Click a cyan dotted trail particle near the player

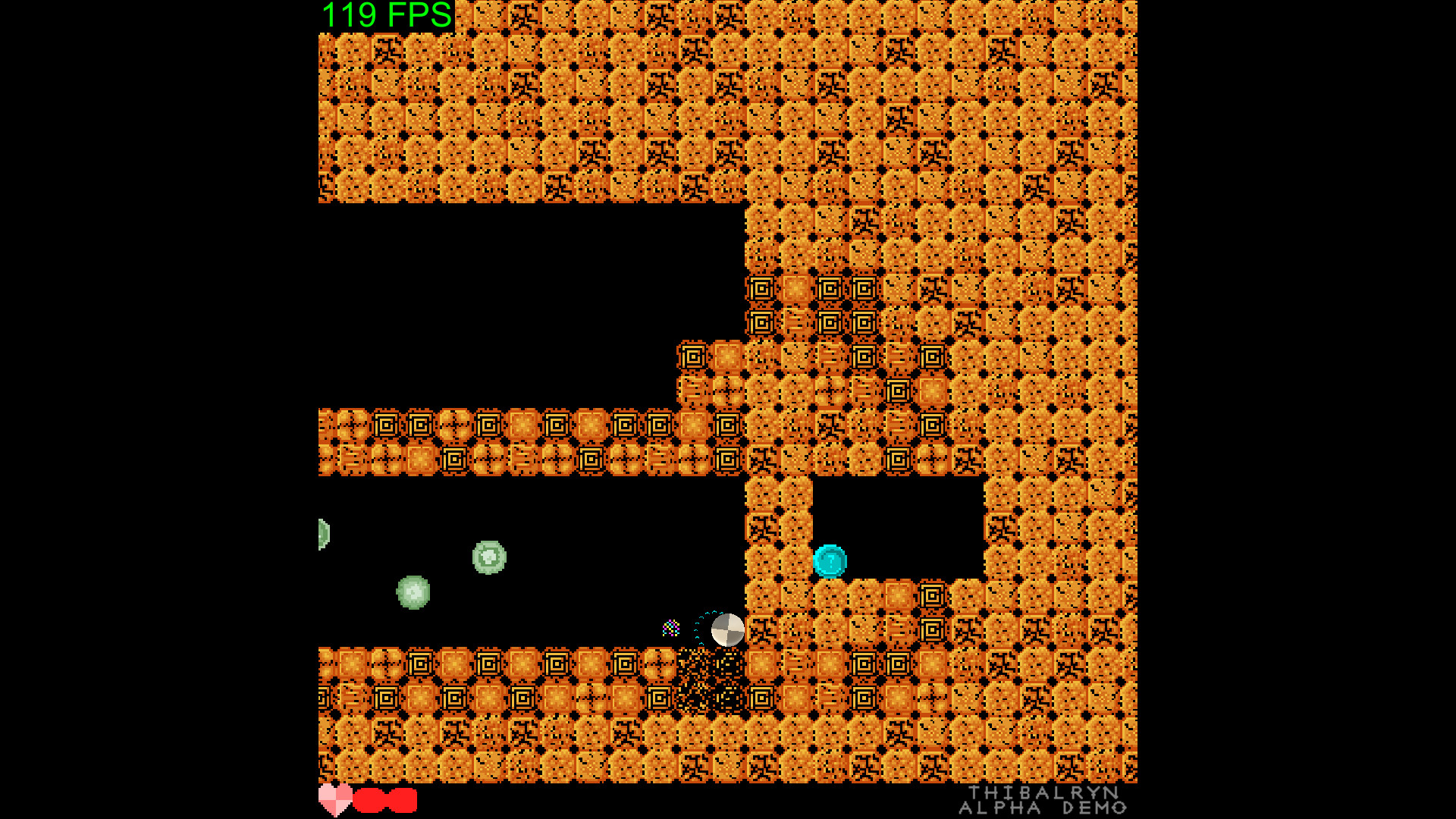pos(696,622)
